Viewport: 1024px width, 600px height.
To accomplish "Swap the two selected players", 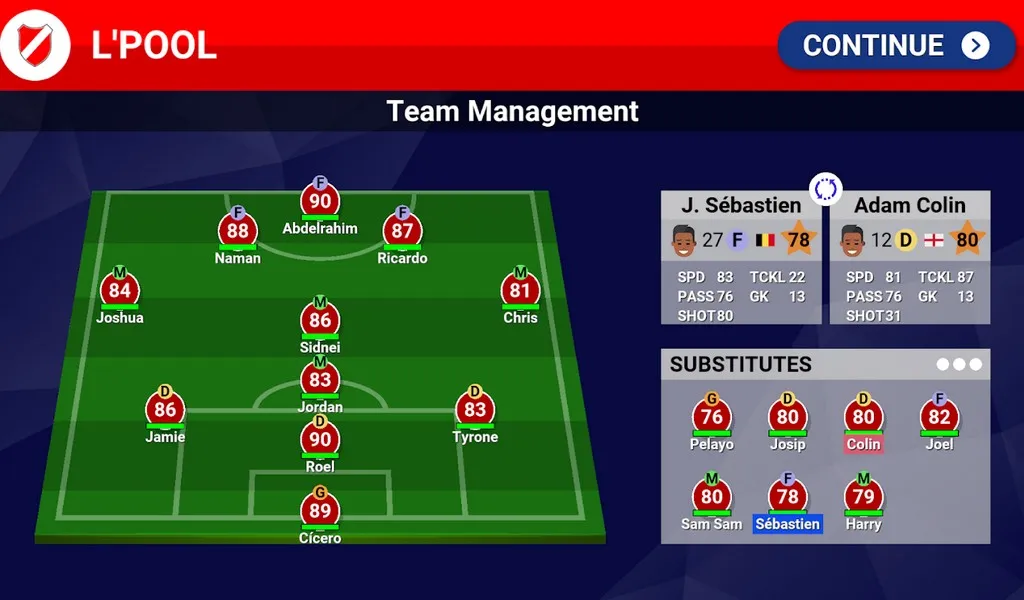I will click(x=826, y=189).
